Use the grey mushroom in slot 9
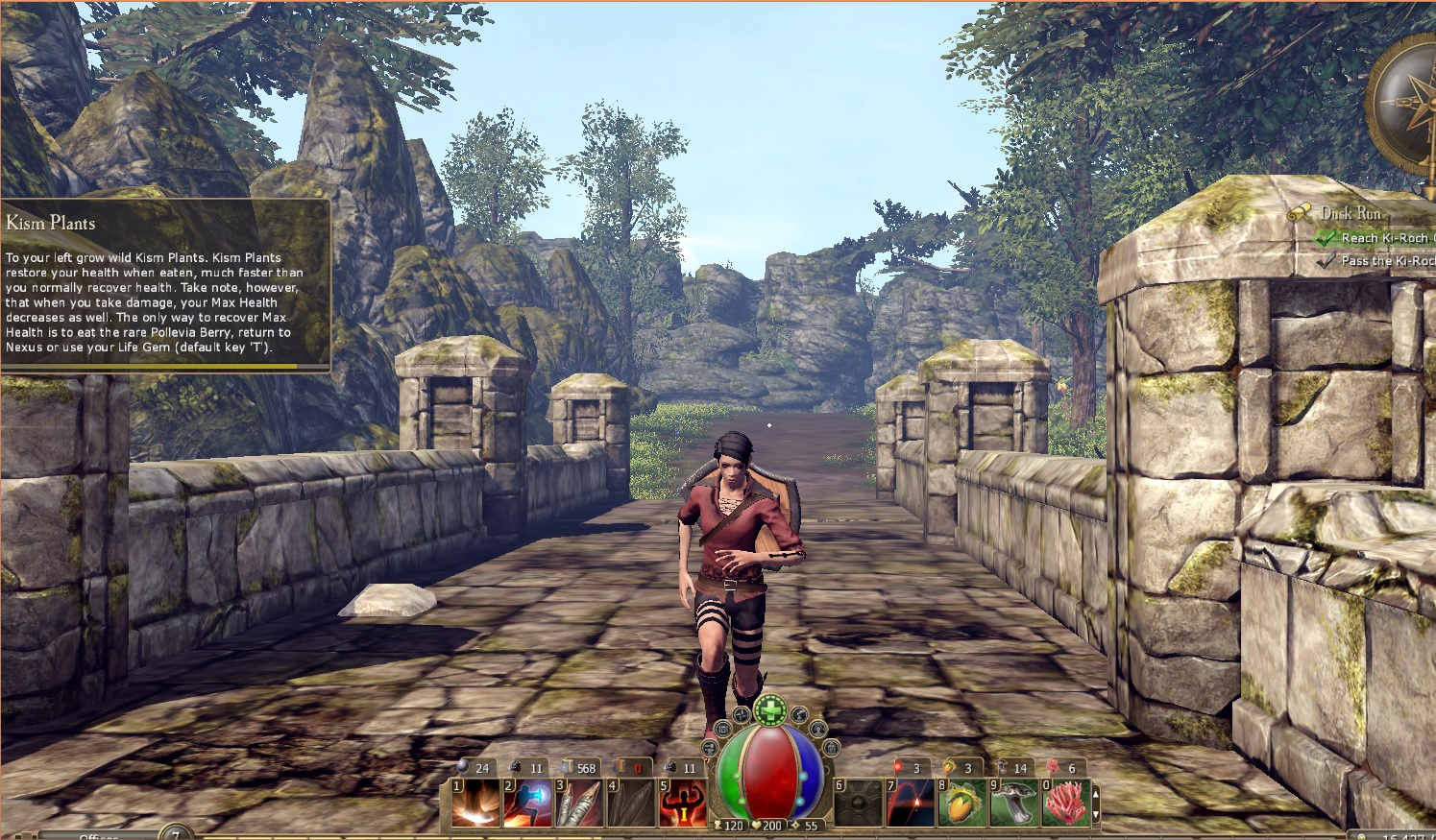The width and height of the screenshot is (1436, 840). [1014, 803]
